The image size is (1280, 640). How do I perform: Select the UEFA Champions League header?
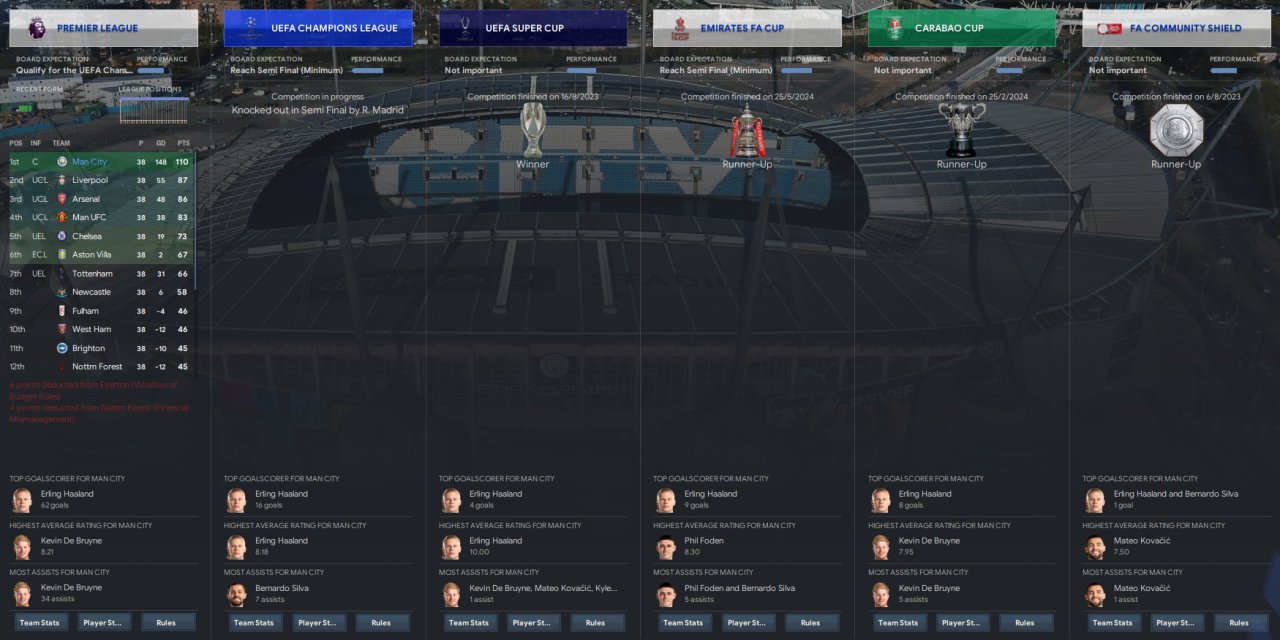[318, 28]
